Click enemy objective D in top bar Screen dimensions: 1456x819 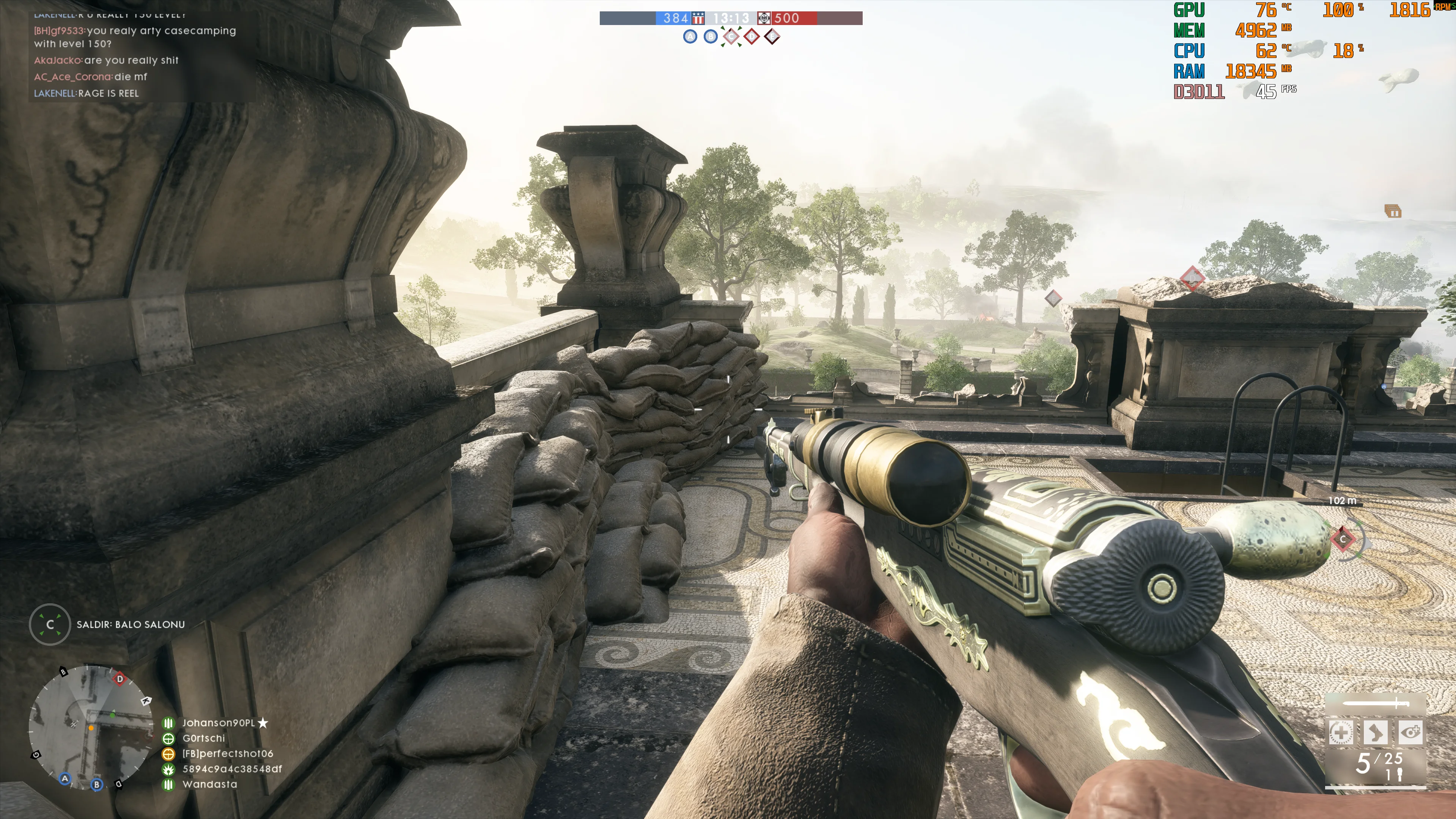tap(751, 37)
